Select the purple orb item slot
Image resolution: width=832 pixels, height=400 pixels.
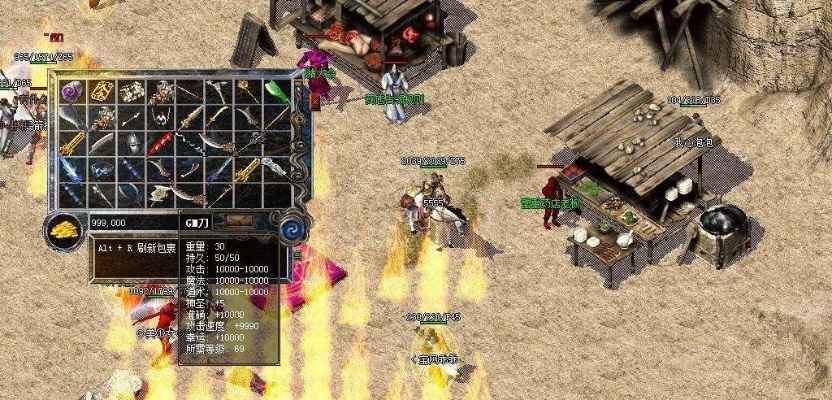click(x=71, y=92)
